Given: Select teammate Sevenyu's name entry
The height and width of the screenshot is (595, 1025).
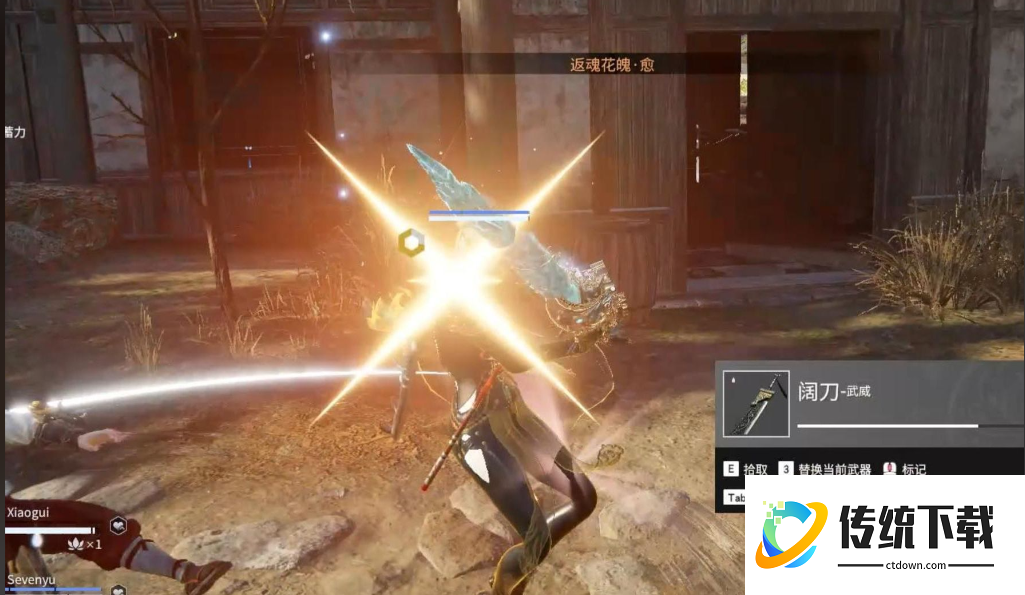Looking at the screenshot, I should tap(30, 579).
